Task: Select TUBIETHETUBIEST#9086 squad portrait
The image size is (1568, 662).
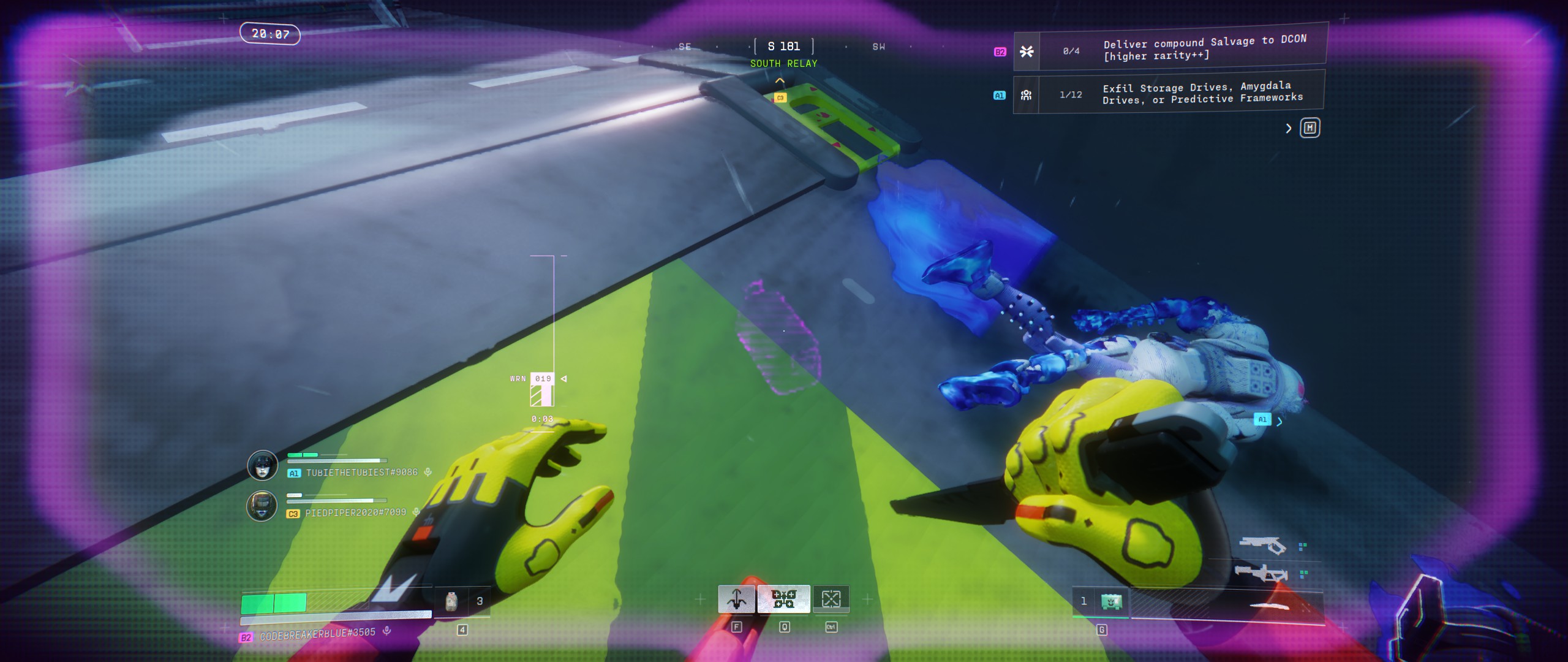Action: pyautogui.click(x=262, y=465)
